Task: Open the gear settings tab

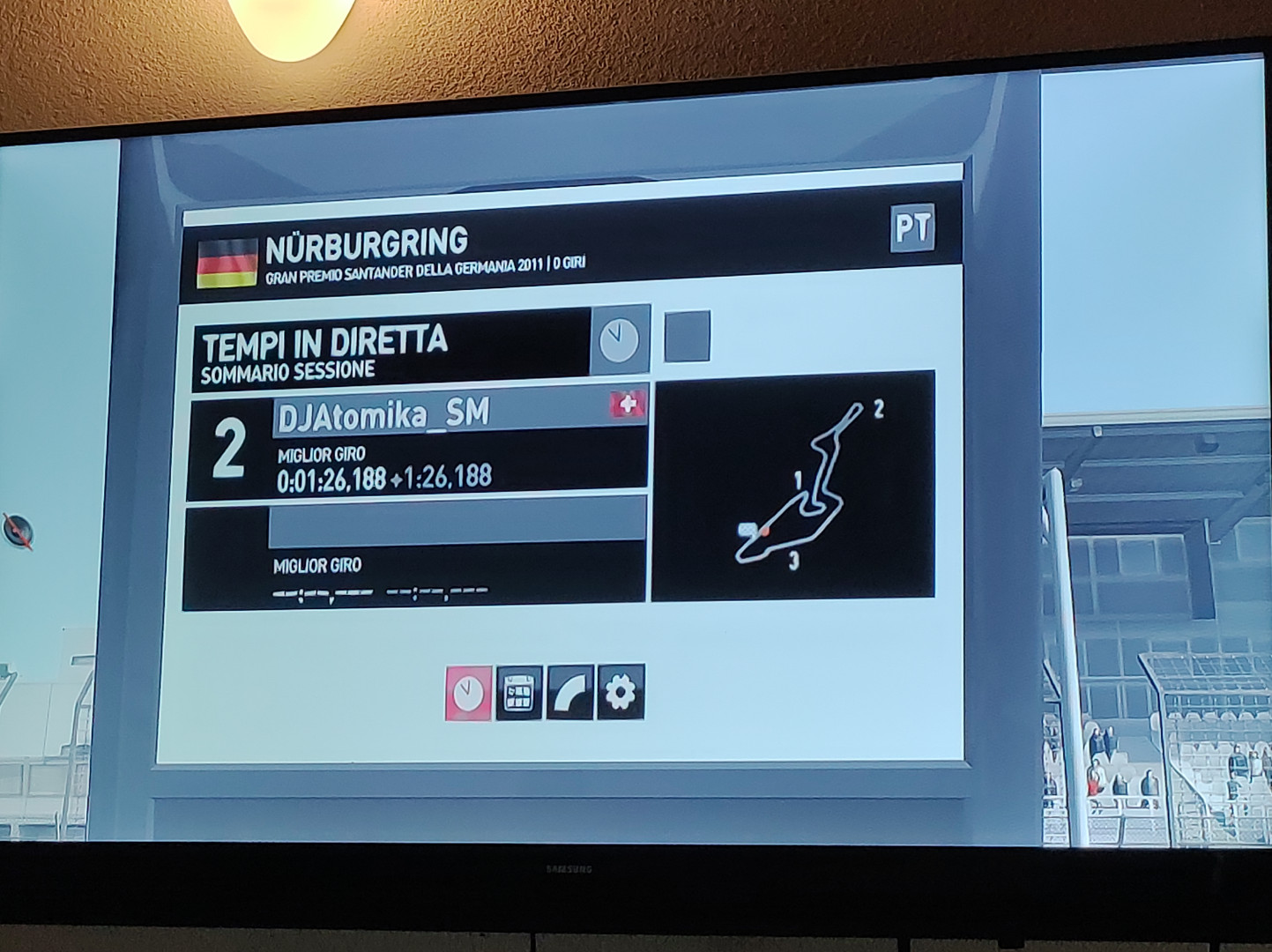Action: click(621, 693)
